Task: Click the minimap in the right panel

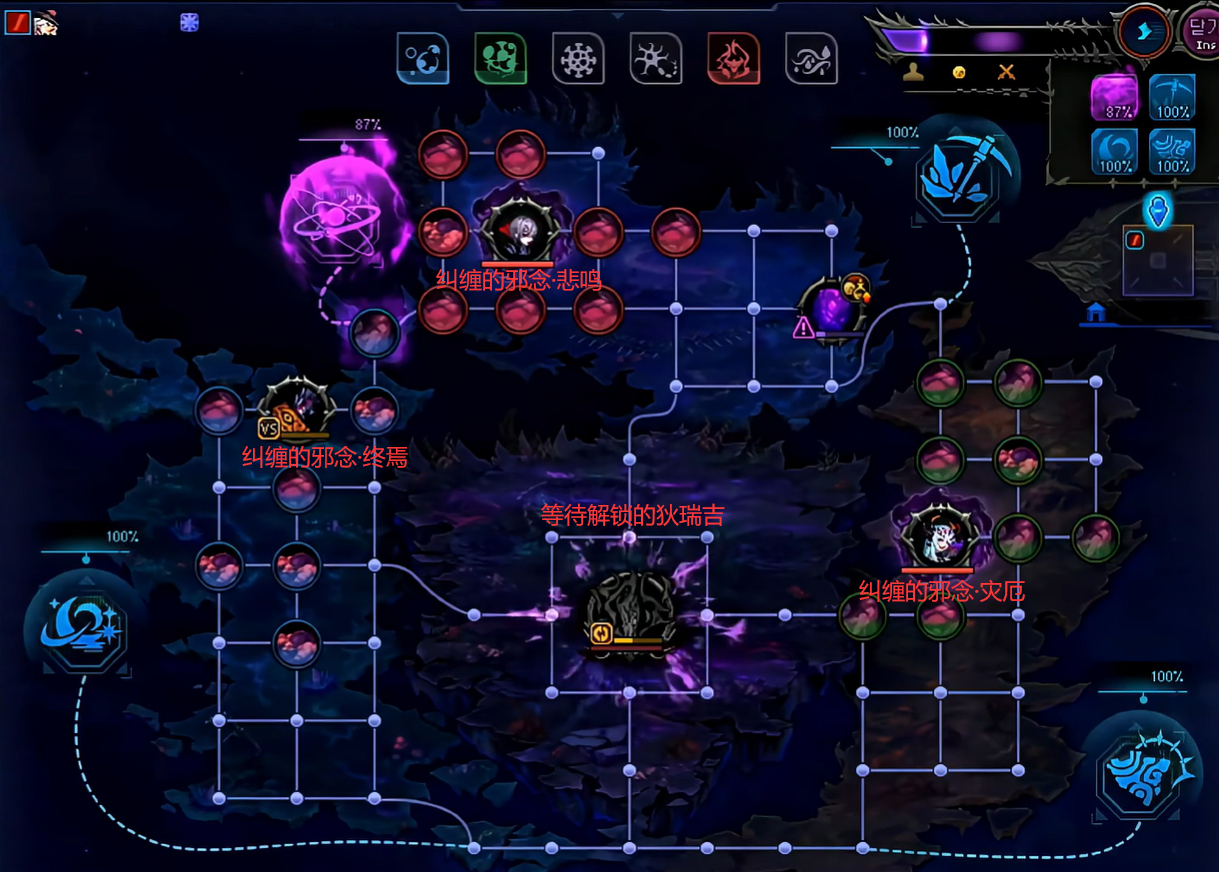Action: [x=1157, y=261]
